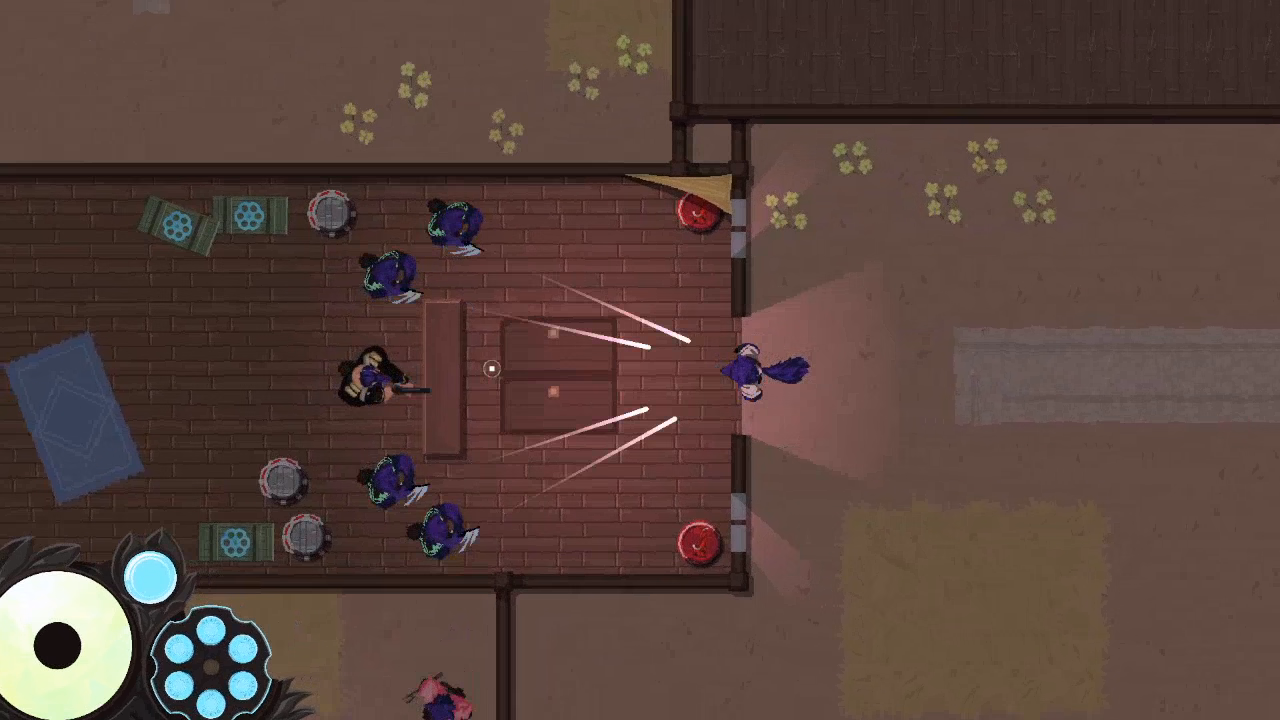Click the red drum at the lower doorway
Image resolution: width=1280 pixels, height=720 pixels.
(697, 543)
